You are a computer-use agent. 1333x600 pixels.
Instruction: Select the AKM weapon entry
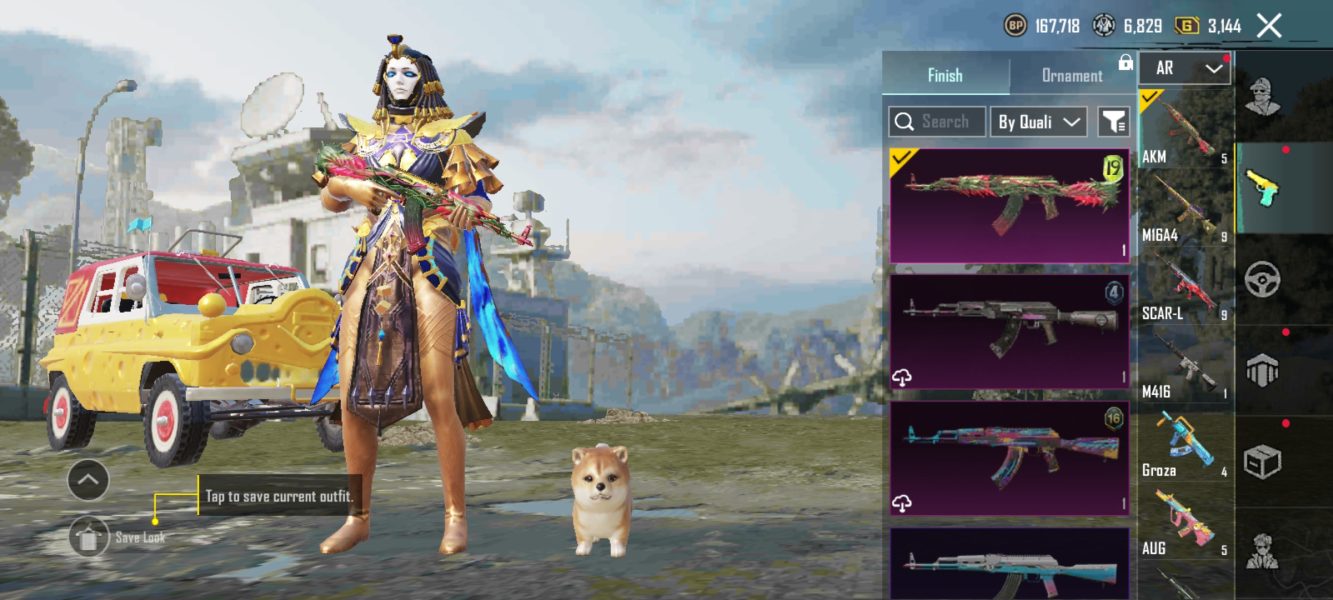click(1185, 129)
